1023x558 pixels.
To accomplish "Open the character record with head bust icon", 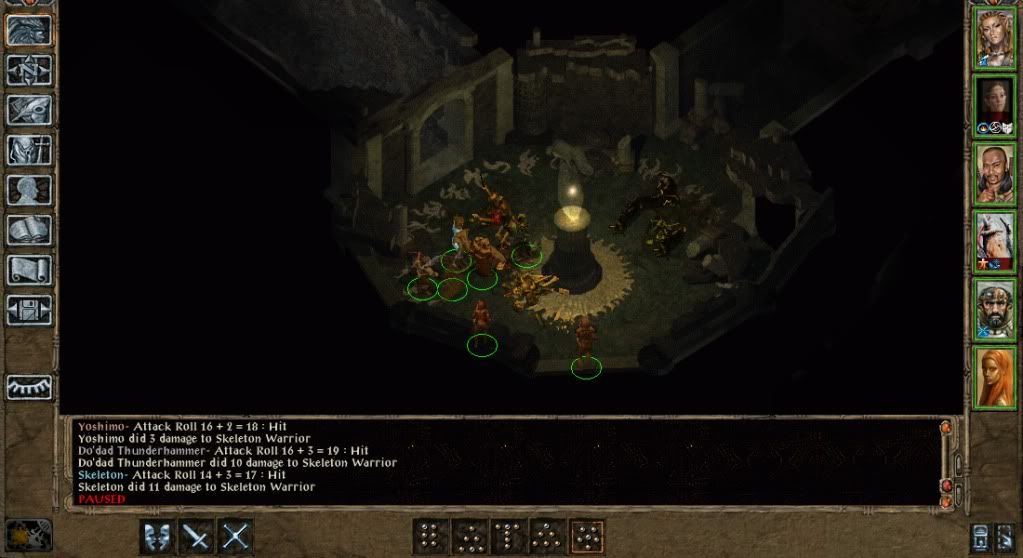I will (x=28, y=190).
